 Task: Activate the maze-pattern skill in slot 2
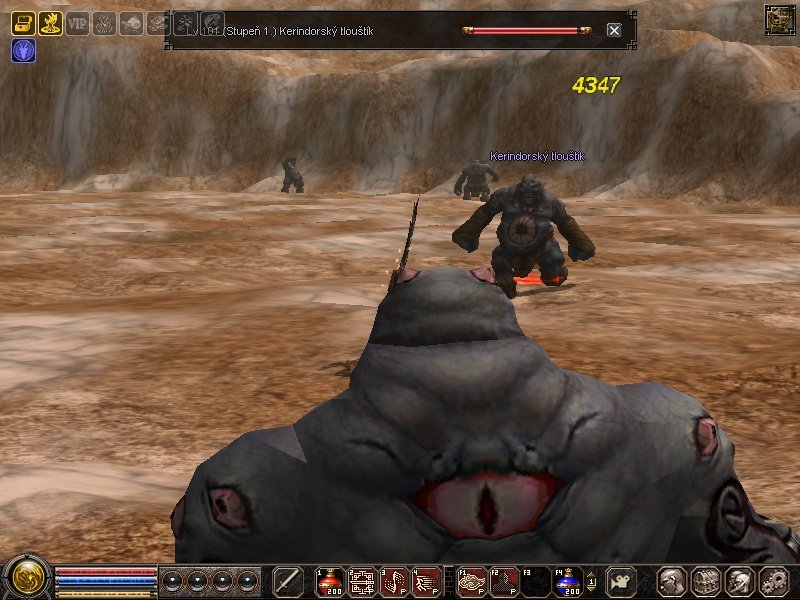click(x=363, y=581)
